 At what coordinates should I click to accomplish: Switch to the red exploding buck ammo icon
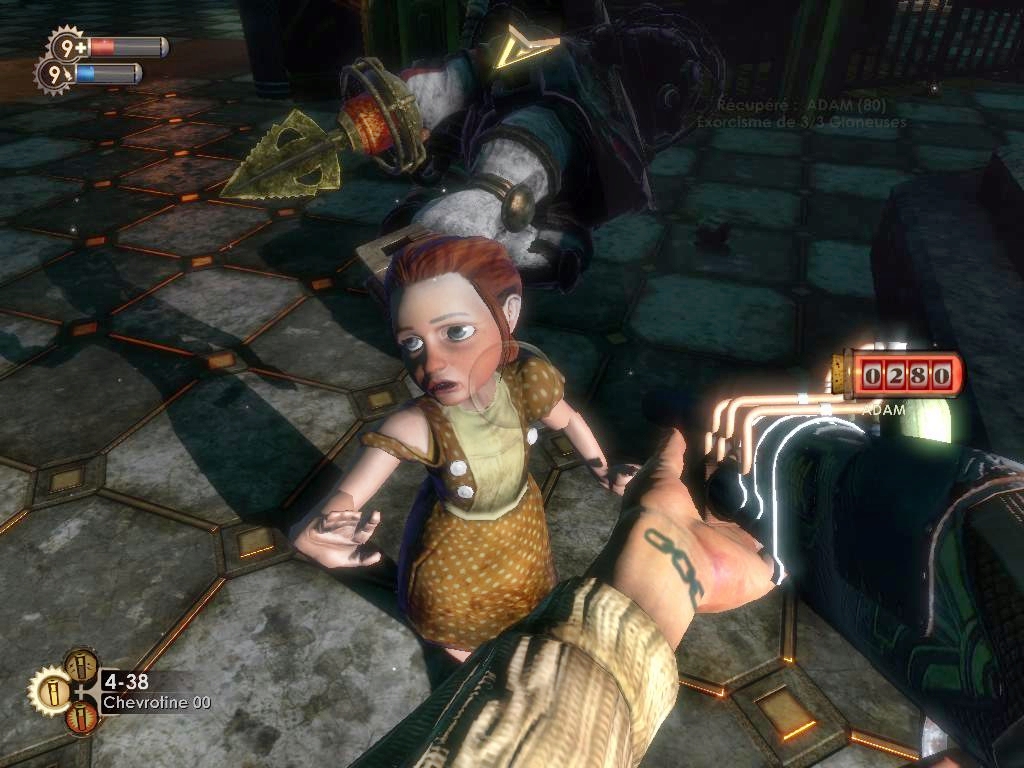[x=81, y=716]
